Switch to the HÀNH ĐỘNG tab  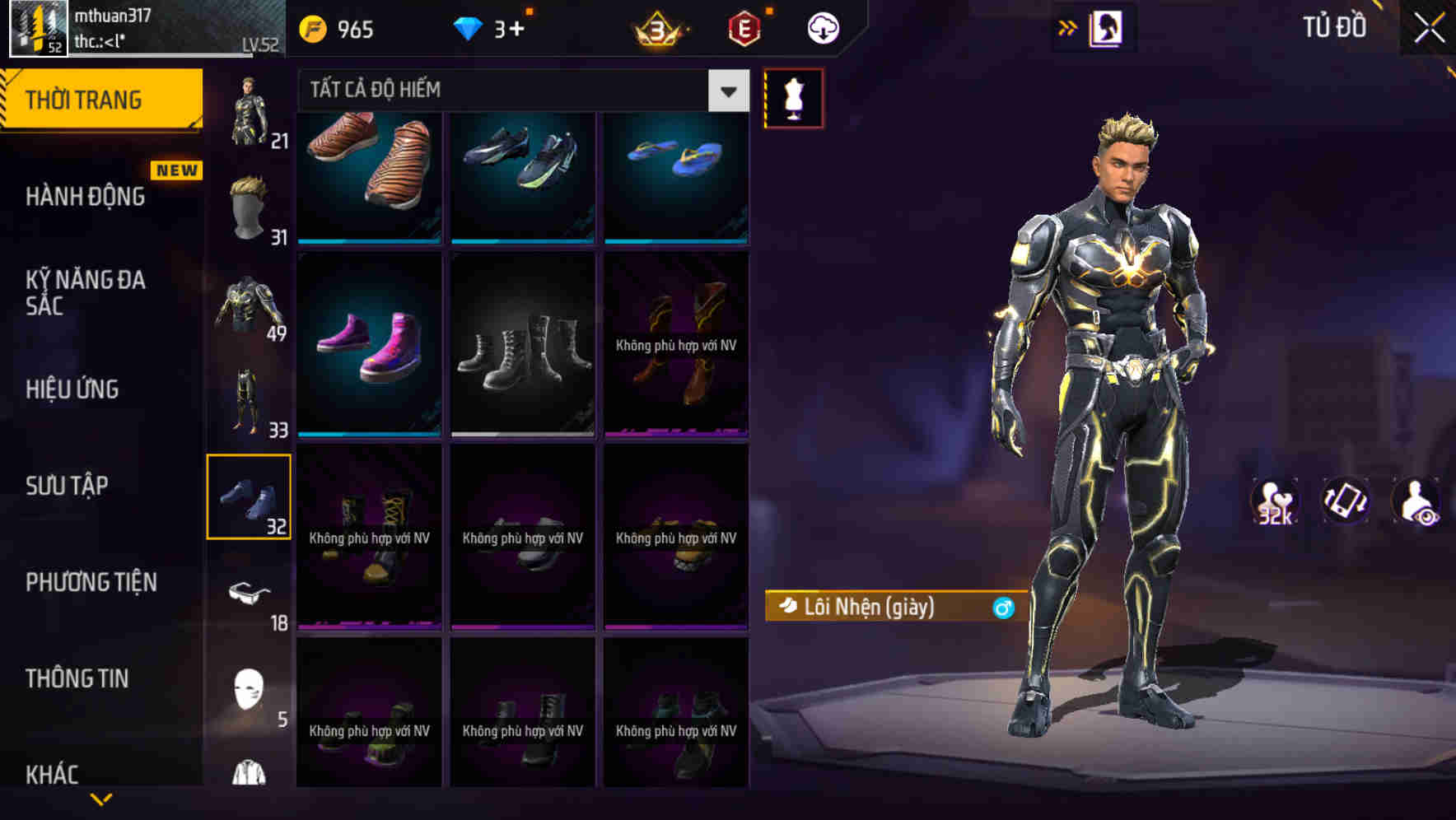click(x=86, y=196)
